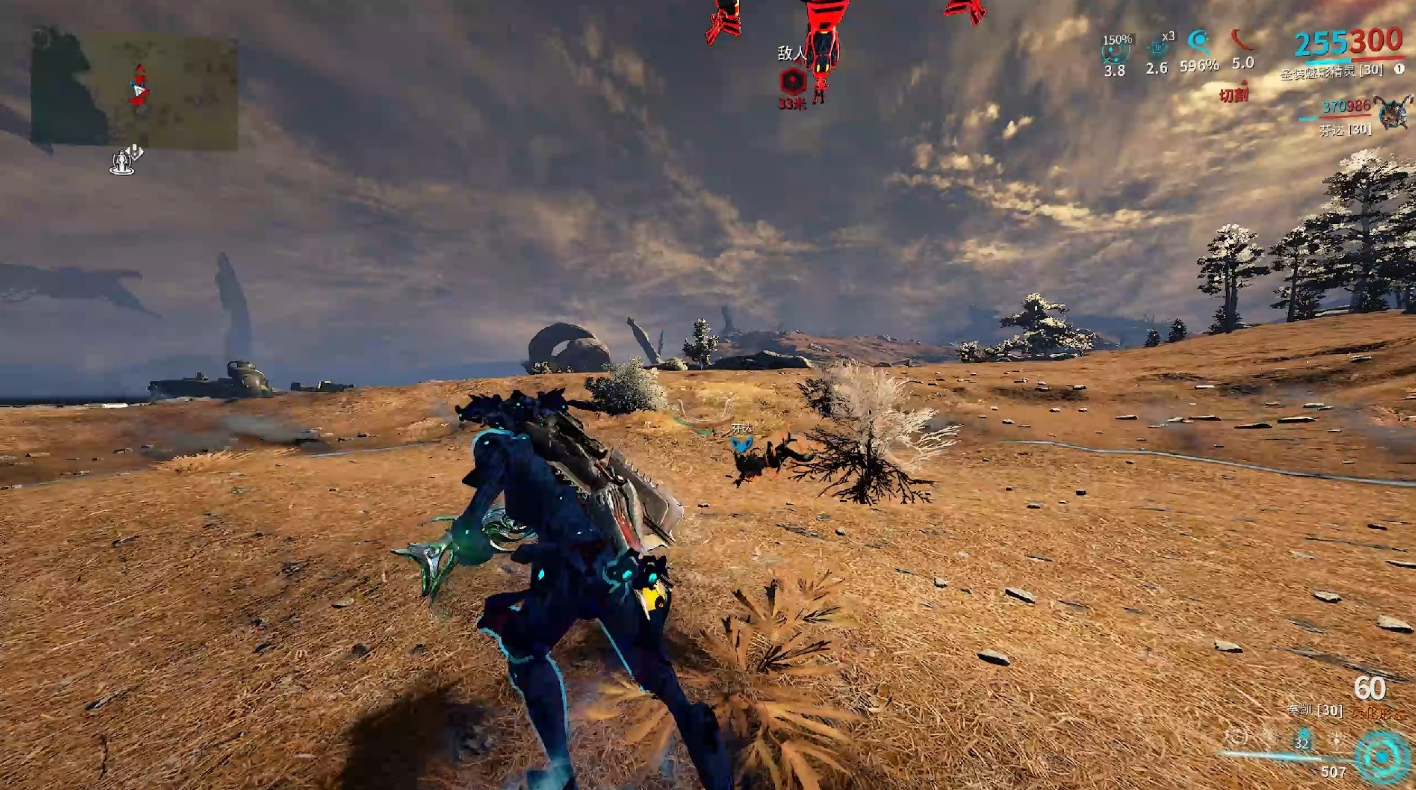Select the 150% buff icon
The height and width of the screenshot is (790, 1416).
pyautogui.click(x=1115, y=50)
